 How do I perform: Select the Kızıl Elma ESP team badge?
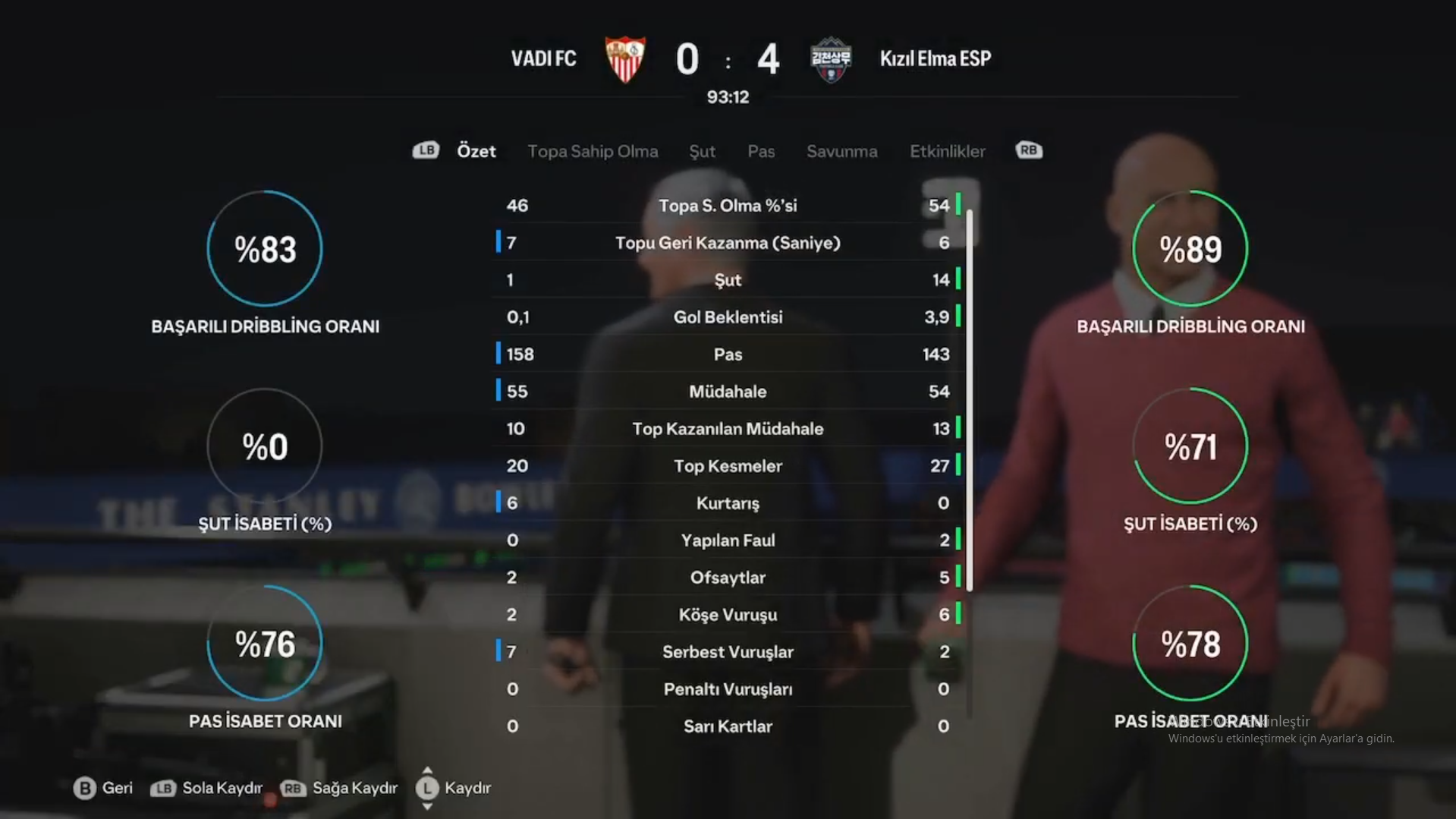pyautogui.click(x=830, y=61)
